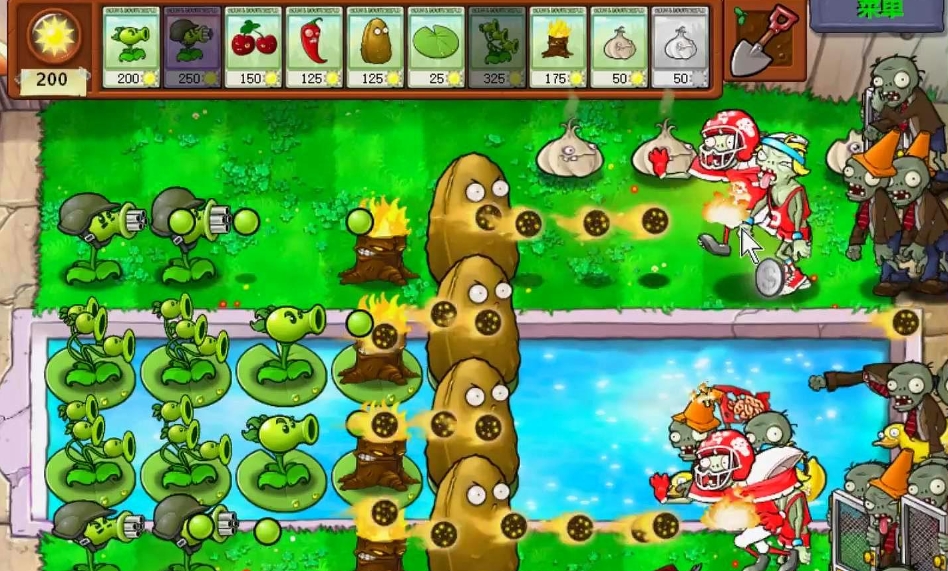Pick the Gatling Pea seed packet
Image resolution: width=948 pixels, height=571 pixels.
pyautogui.click(x=194, y=46)
